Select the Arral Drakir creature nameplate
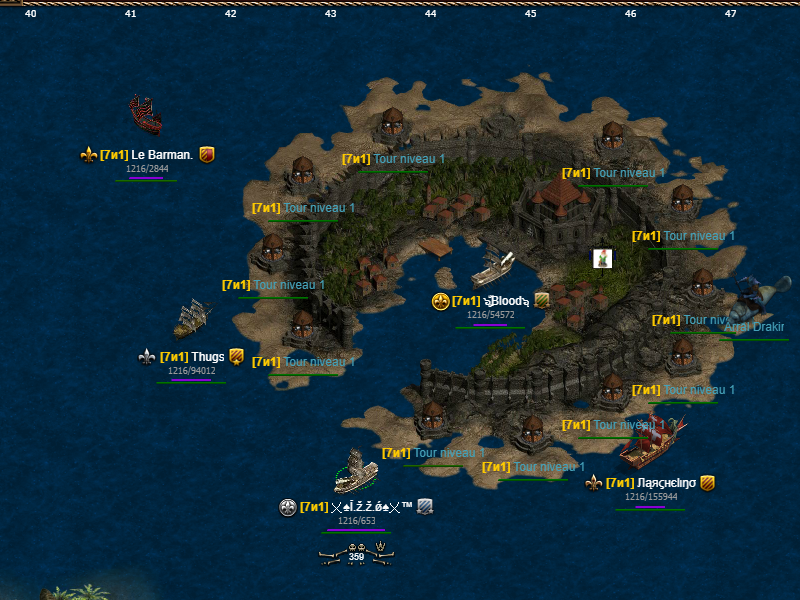Screen dimensions: 800x600 pyautogui.click(x=753, y=327)
